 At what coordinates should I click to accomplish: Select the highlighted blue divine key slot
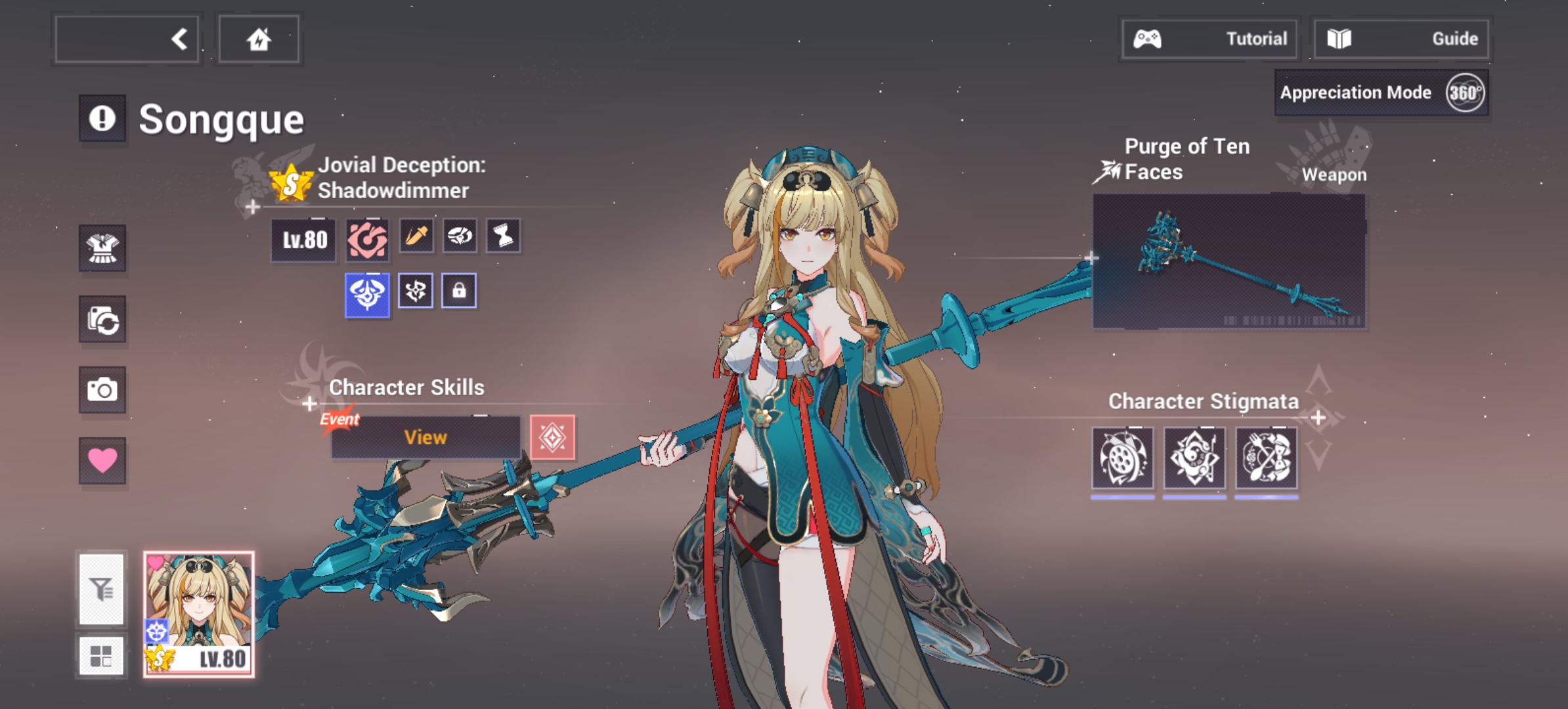(x=367, y=290)
